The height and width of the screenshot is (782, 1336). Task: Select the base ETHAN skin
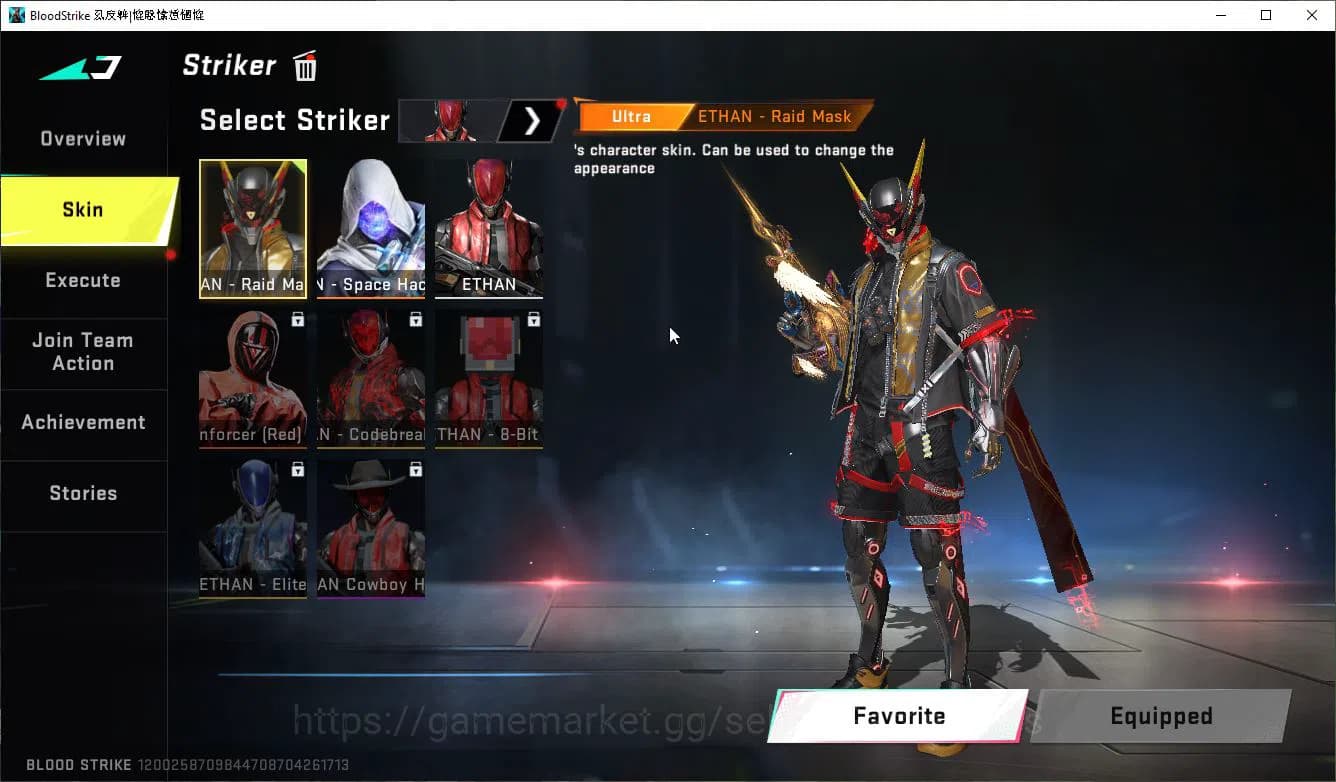point(489,228)
